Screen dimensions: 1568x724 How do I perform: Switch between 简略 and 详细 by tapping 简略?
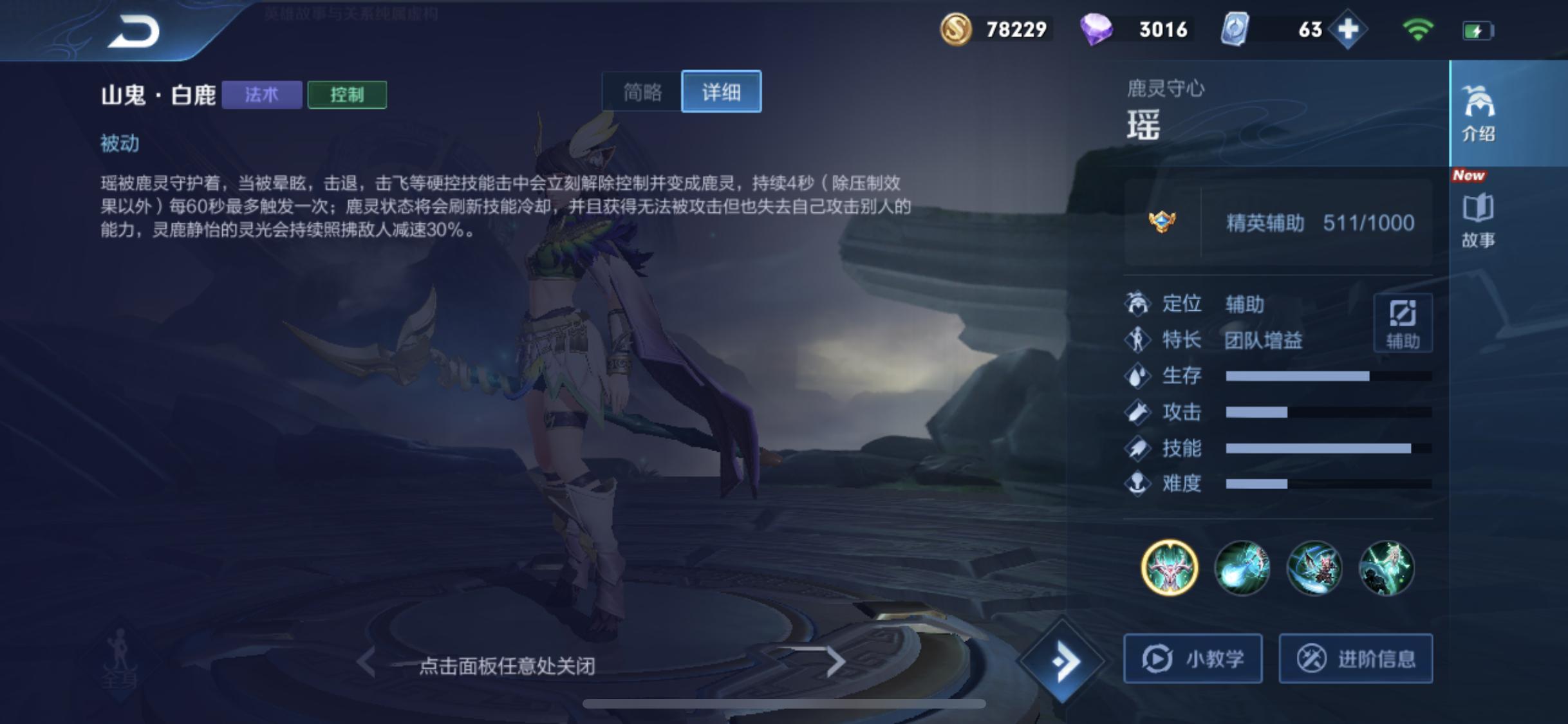(x=644, y=92)
